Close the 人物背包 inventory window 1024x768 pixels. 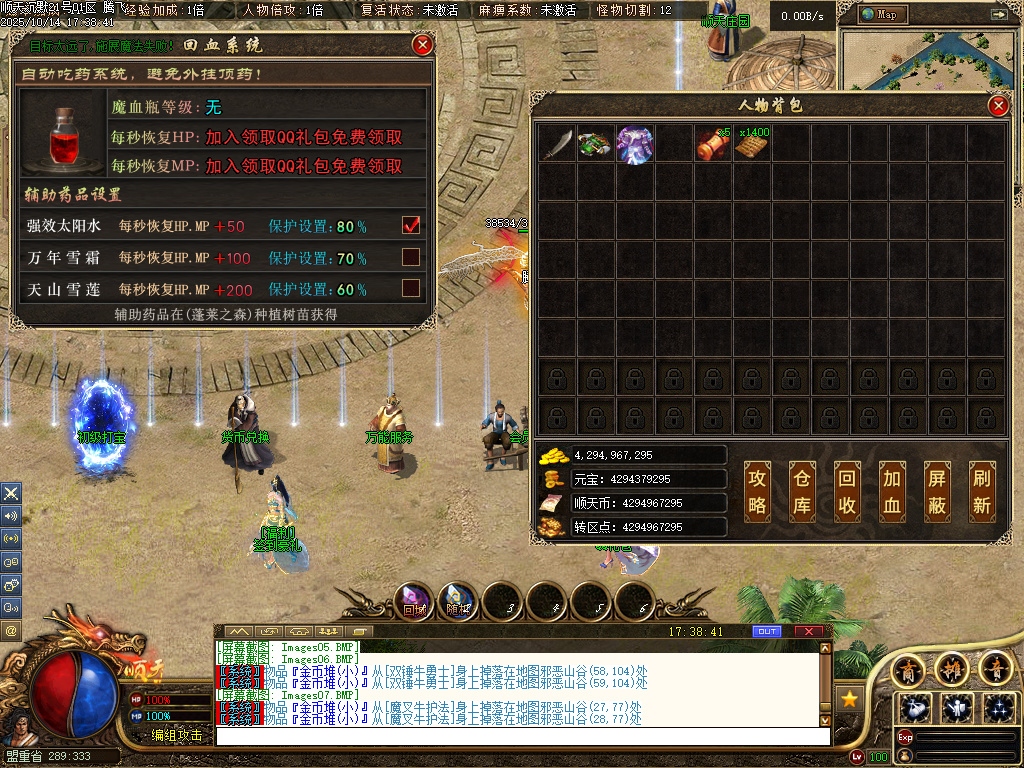coord(997,106)
